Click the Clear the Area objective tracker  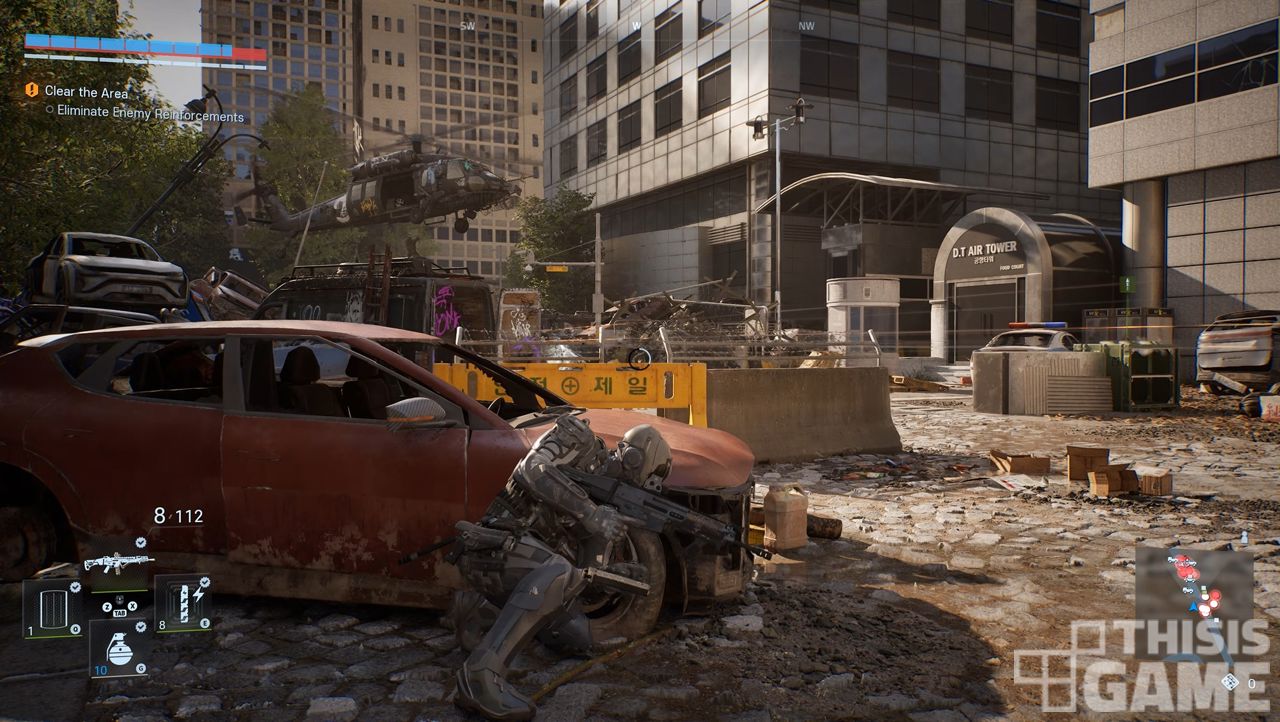click(86, 92)
